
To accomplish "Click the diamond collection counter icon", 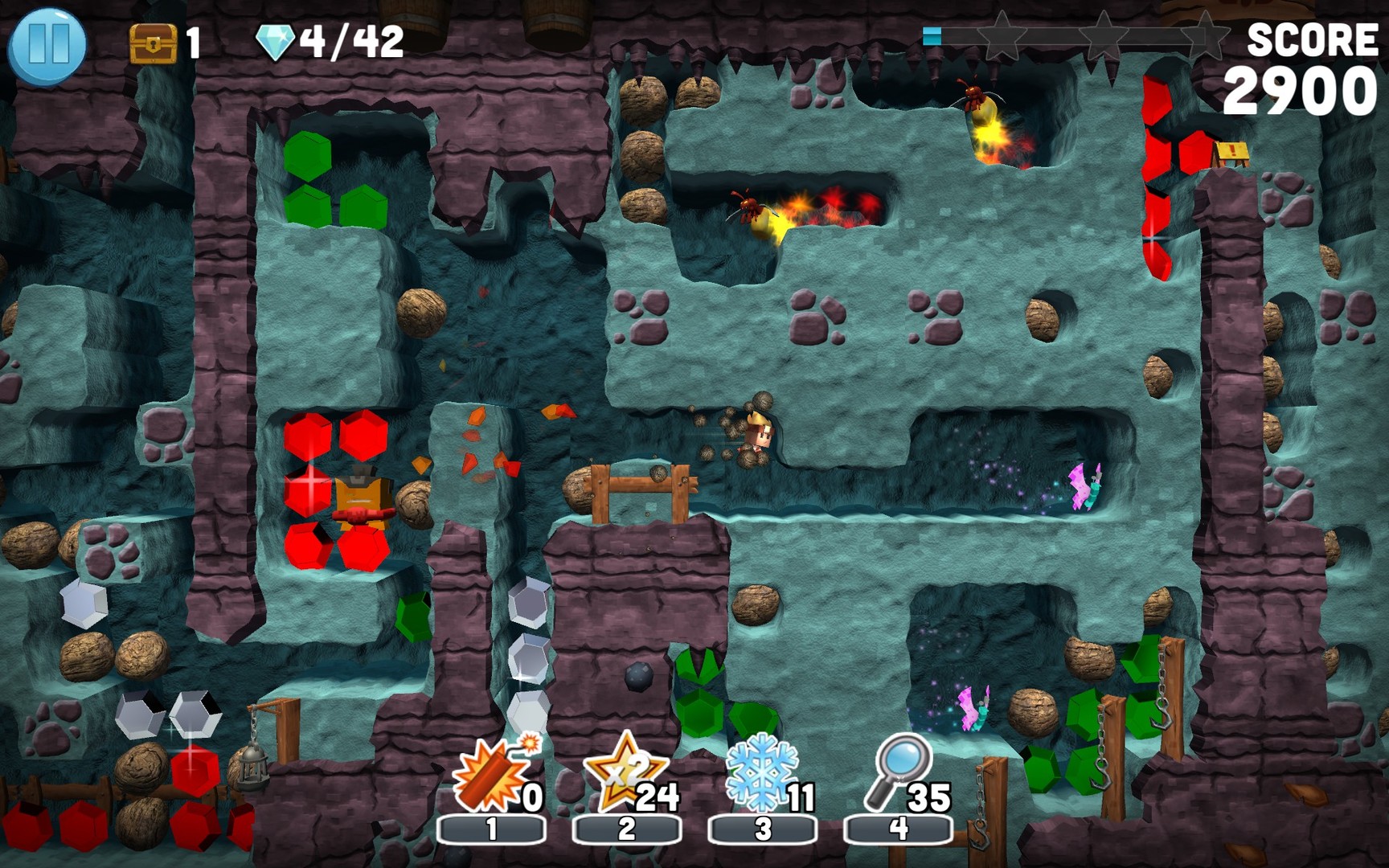I will click(x=273, y=39).
